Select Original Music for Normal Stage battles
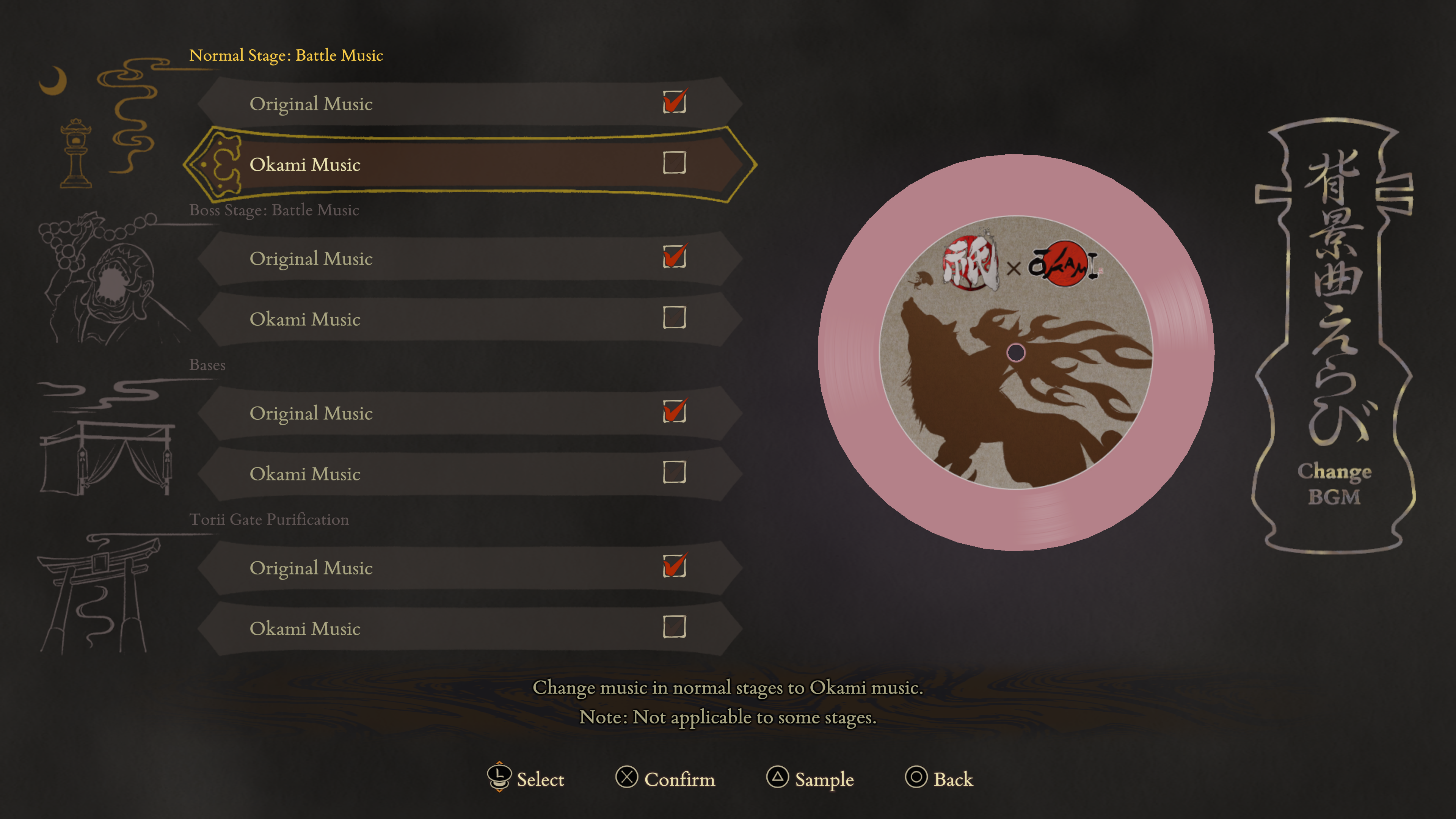 (311, 104)
